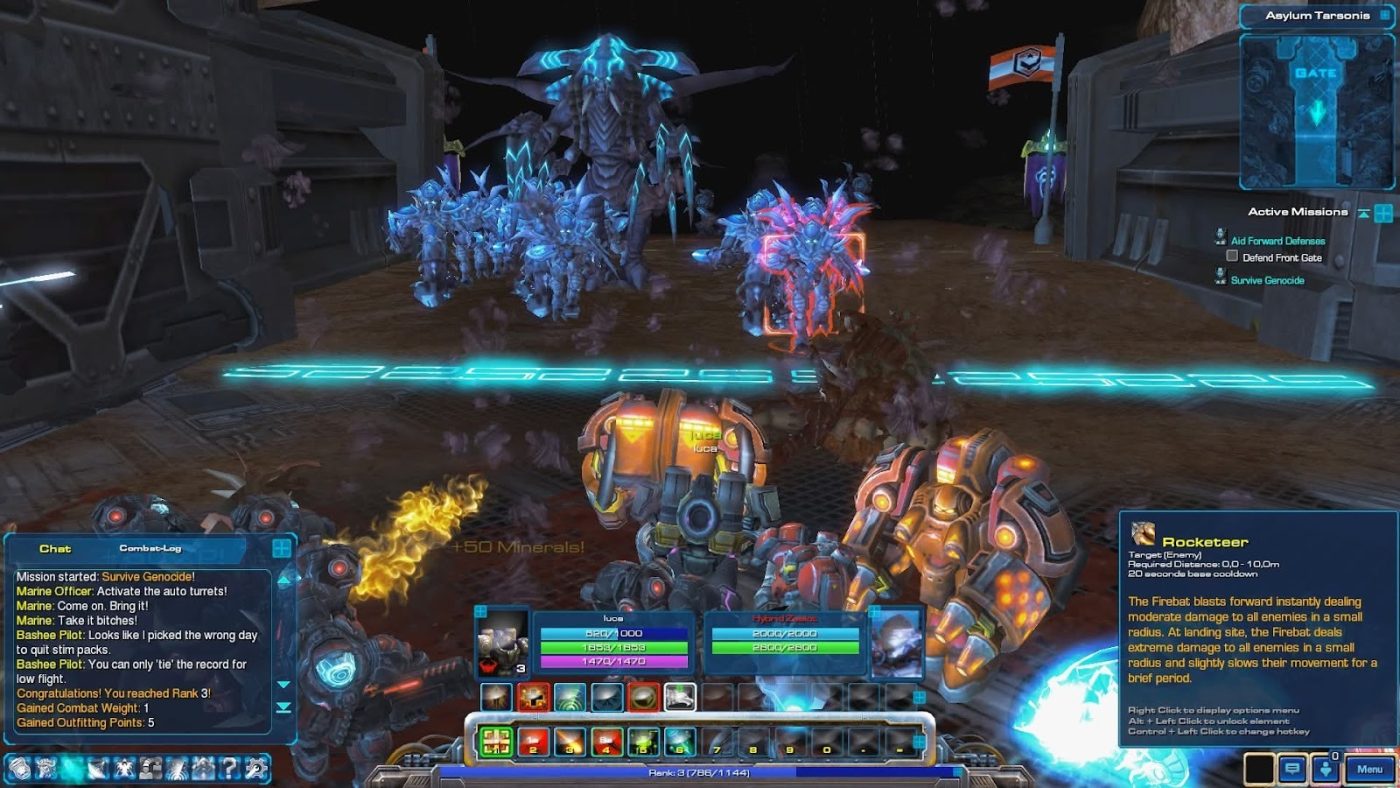Check the Defend Front Gate mission checkbox
Image resolution: width=1400 pixels, height=788 pixels.
1235,257
